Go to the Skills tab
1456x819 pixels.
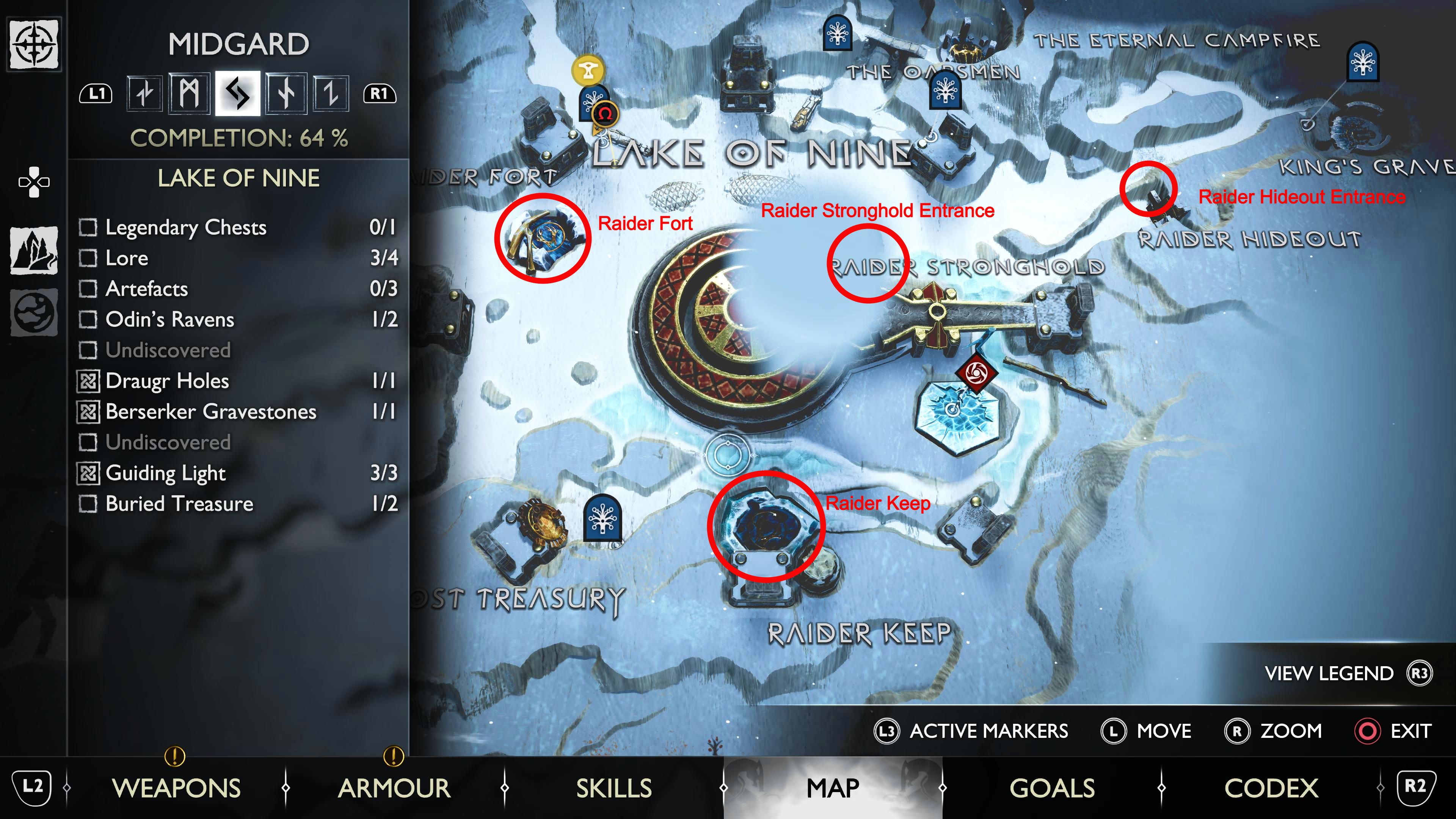(614, 788)
